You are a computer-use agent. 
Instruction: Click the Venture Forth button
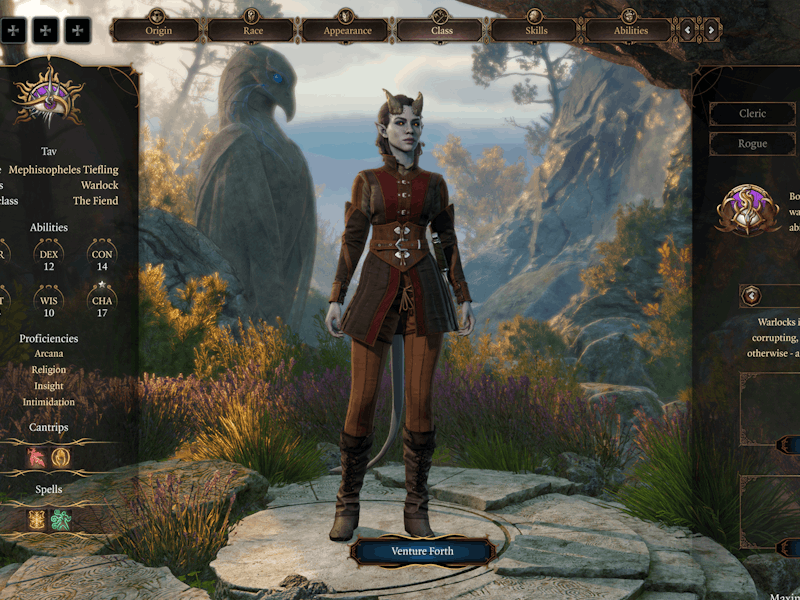(x=422, y=551)
